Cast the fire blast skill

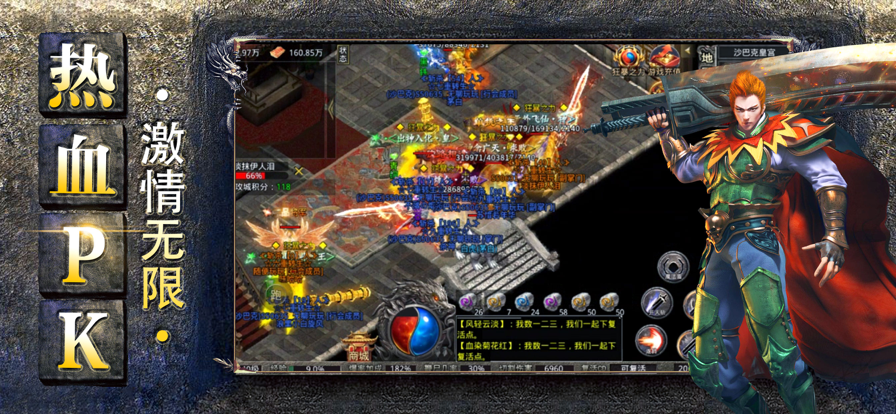coord(651,340)
